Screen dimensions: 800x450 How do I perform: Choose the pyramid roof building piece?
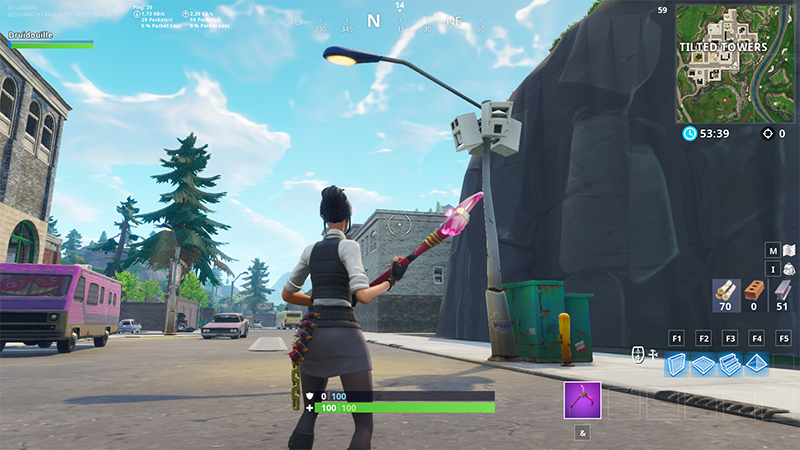(x=756, y=364)
